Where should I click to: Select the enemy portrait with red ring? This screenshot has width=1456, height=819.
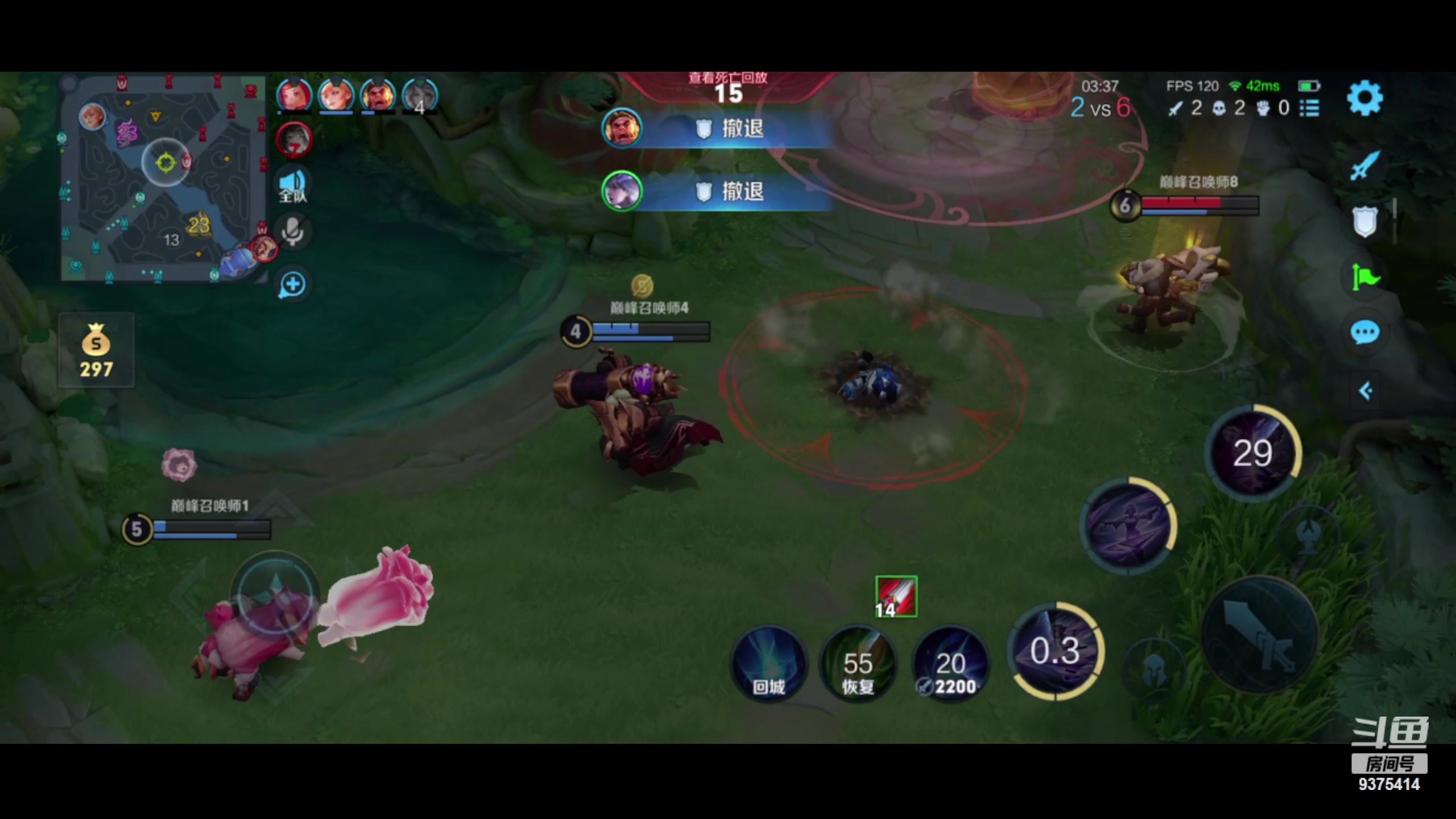(x=294, y=140)
